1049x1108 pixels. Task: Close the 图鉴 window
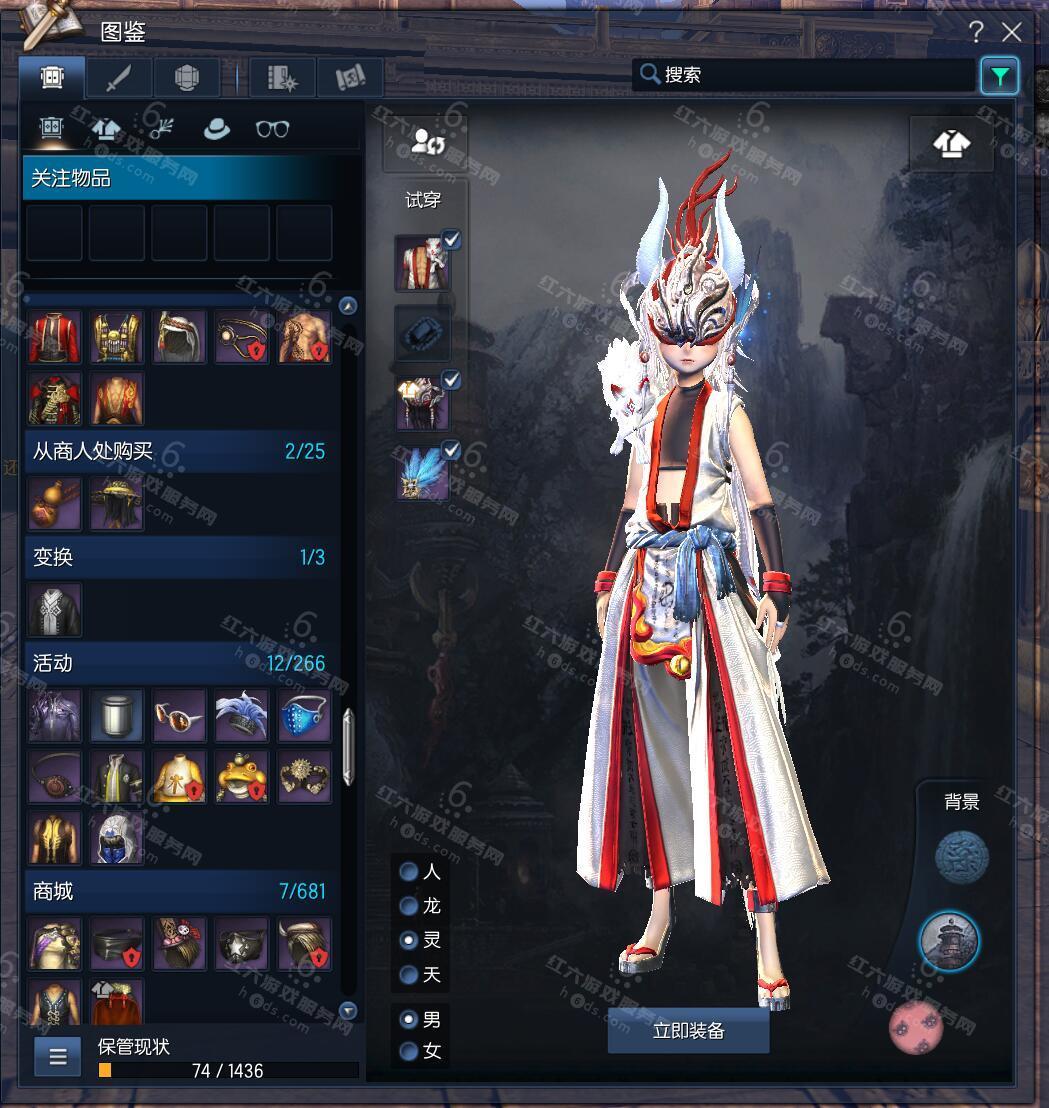coord(1012,32)
